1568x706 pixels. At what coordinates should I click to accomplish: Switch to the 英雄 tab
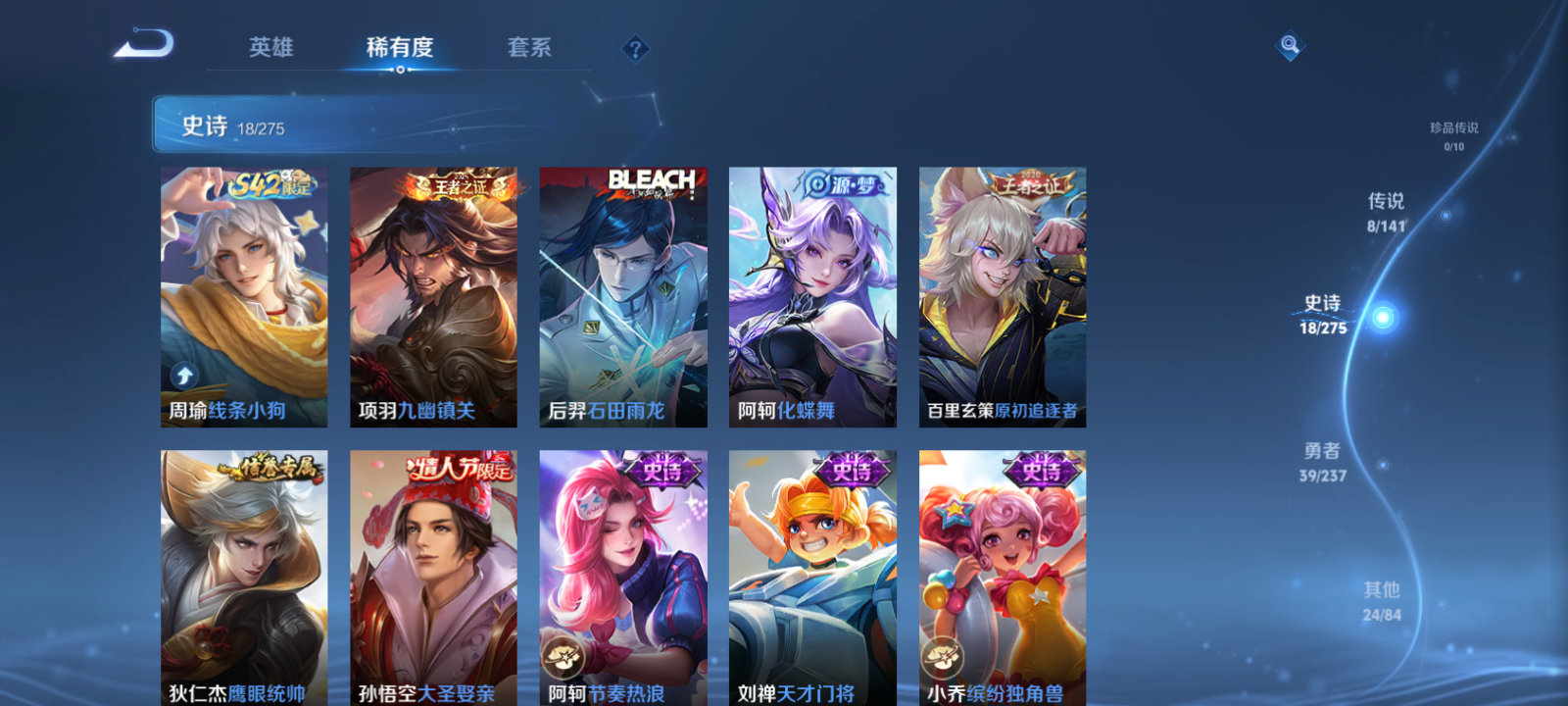[271, 45]
